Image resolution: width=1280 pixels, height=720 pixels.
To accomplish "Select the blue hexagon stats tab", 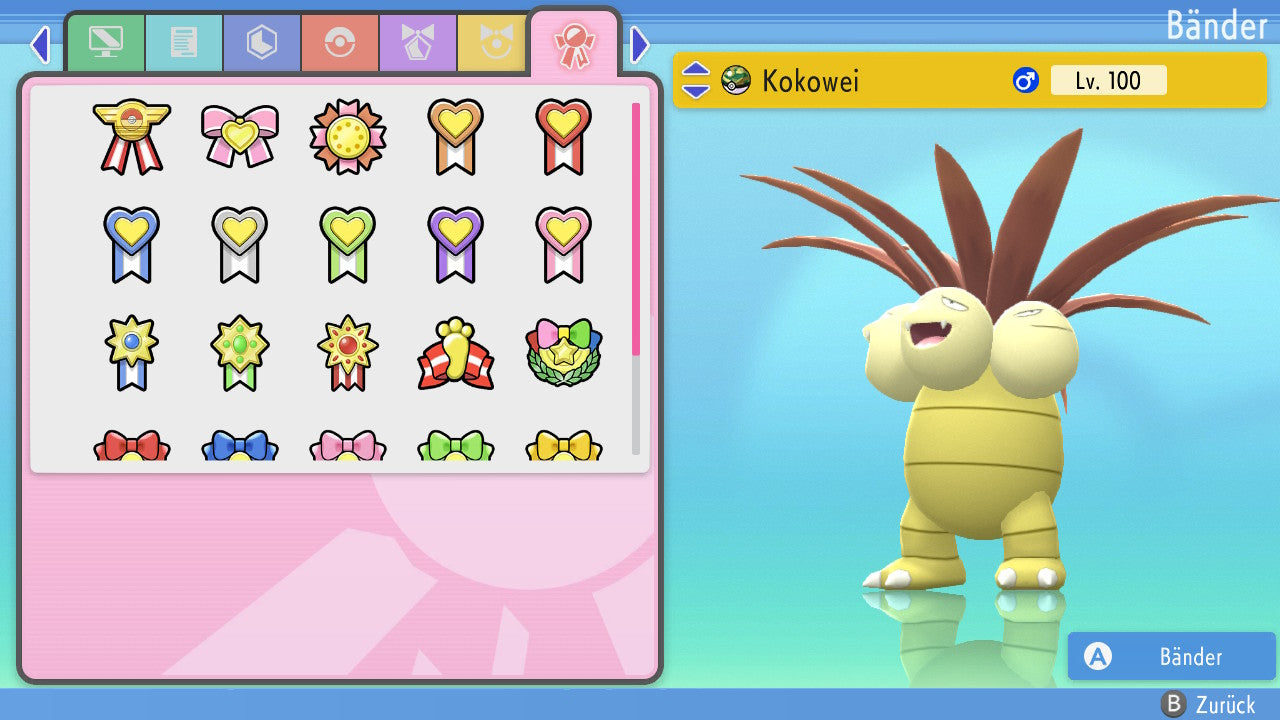I will [261, 43].
